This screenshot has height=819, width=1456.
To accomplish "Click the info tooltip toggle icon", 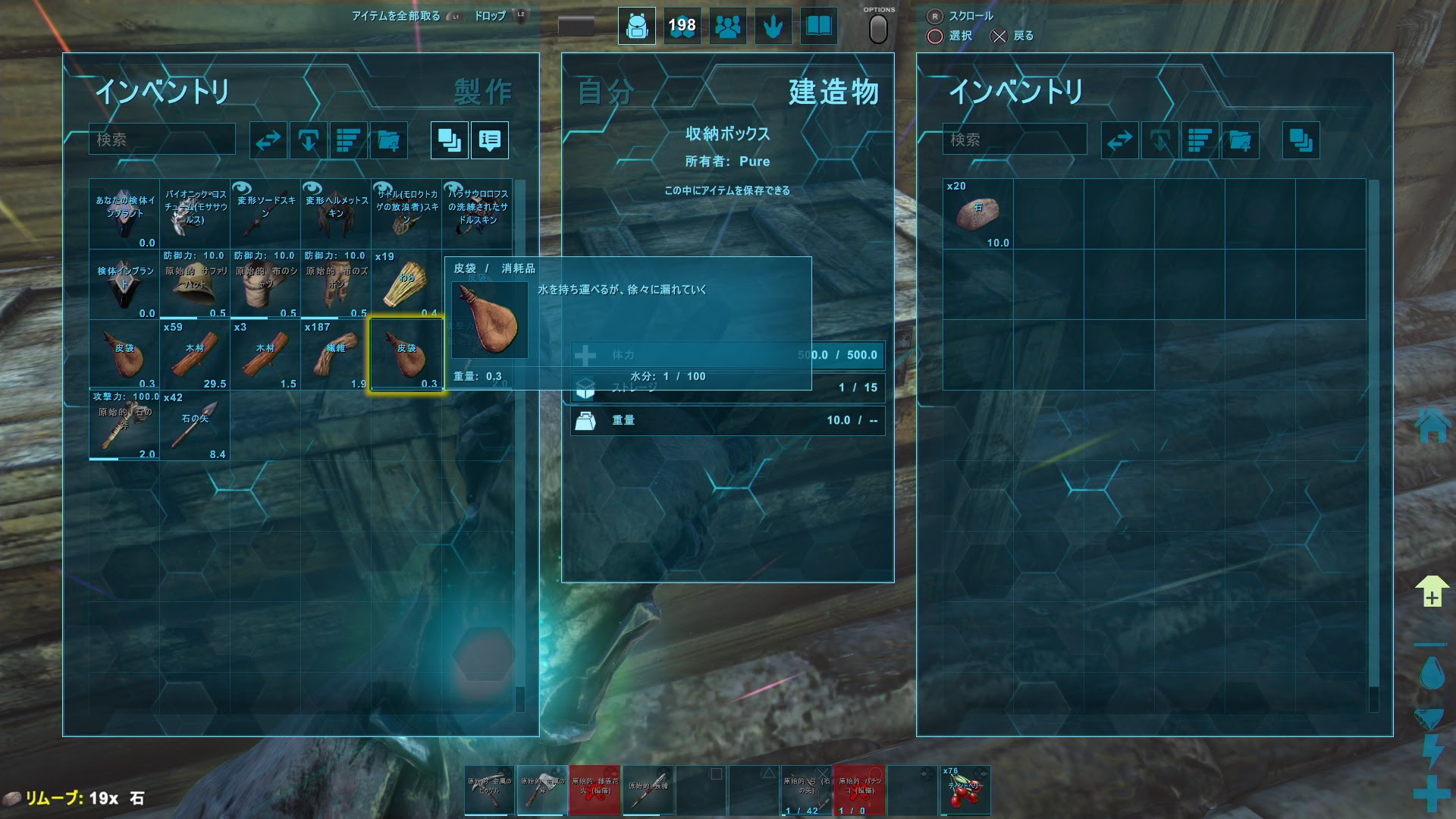I will (x=489, y=140).
